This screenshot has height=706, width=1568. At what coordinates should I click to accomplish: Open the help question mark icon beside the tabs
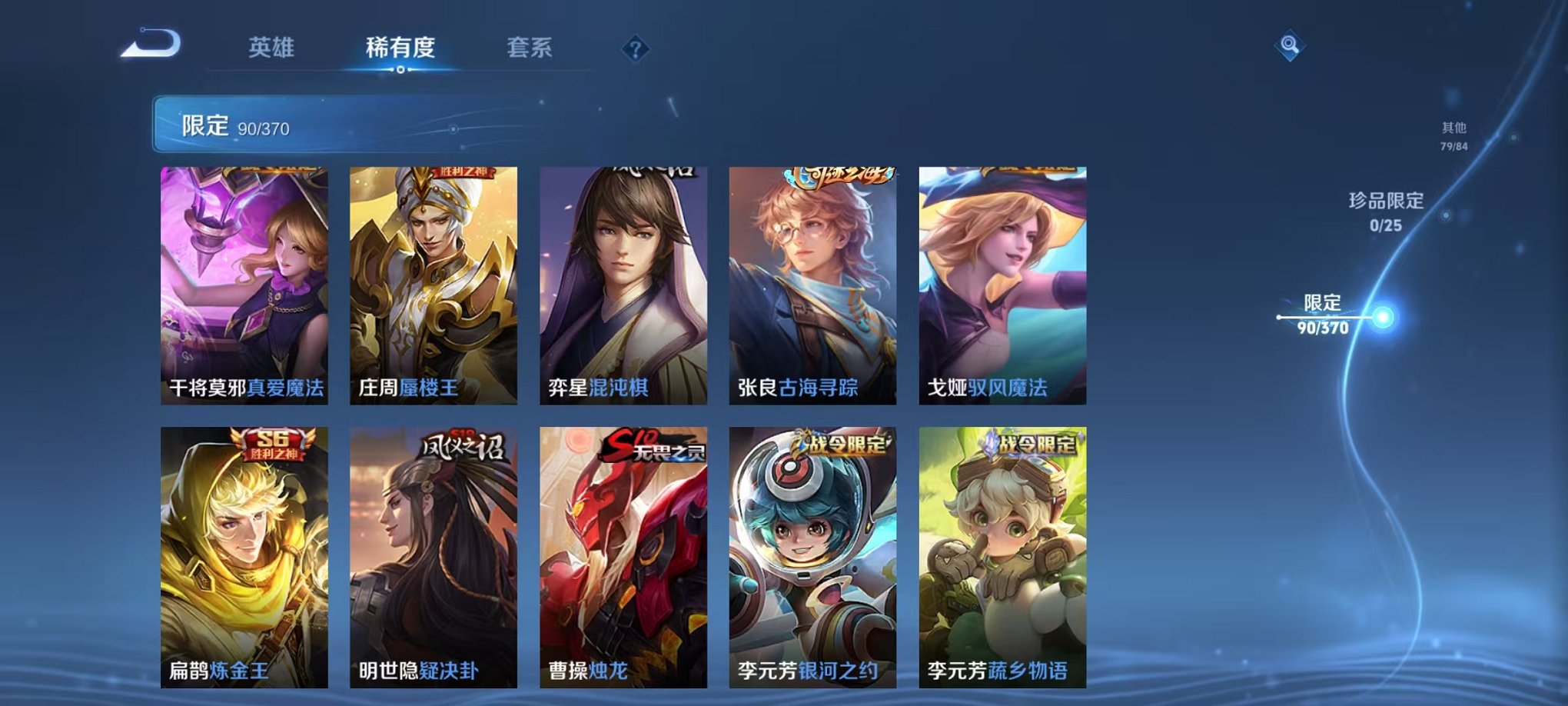click(635, 49)
